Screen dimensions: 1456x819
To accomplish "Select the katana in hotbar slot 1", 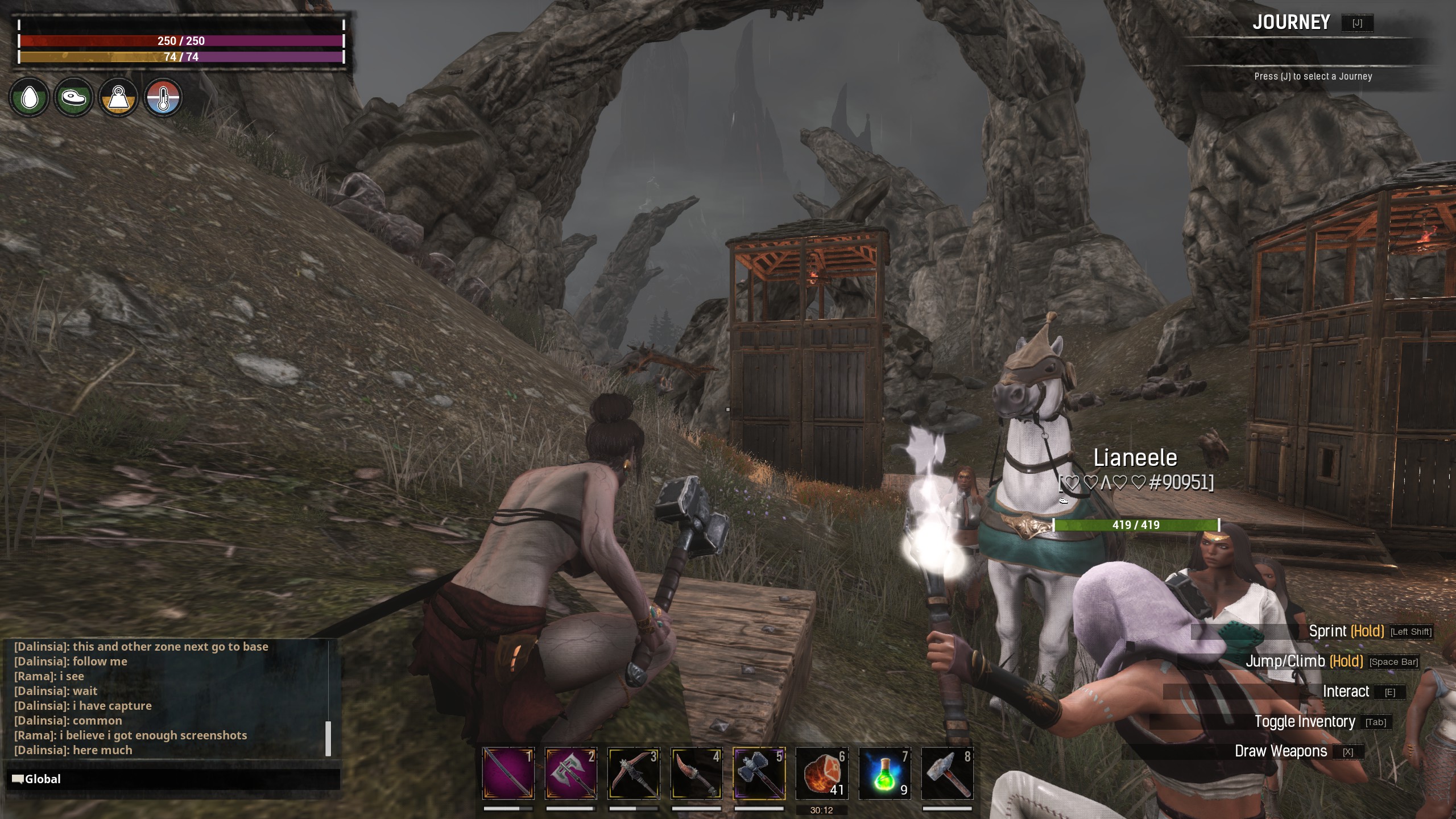I will pos(508,773).
